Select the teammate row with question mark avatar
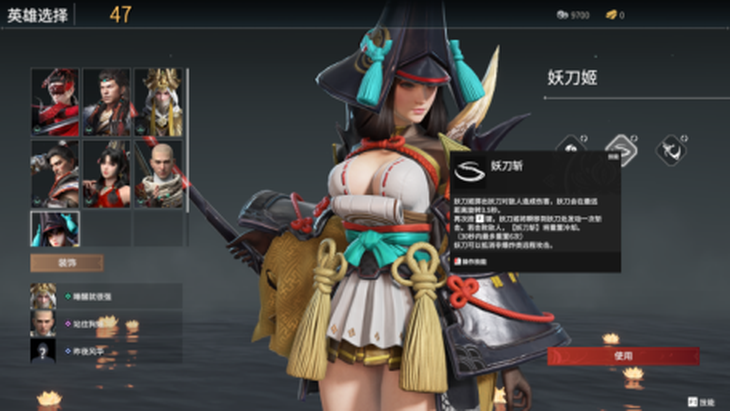 pos(106,351)
